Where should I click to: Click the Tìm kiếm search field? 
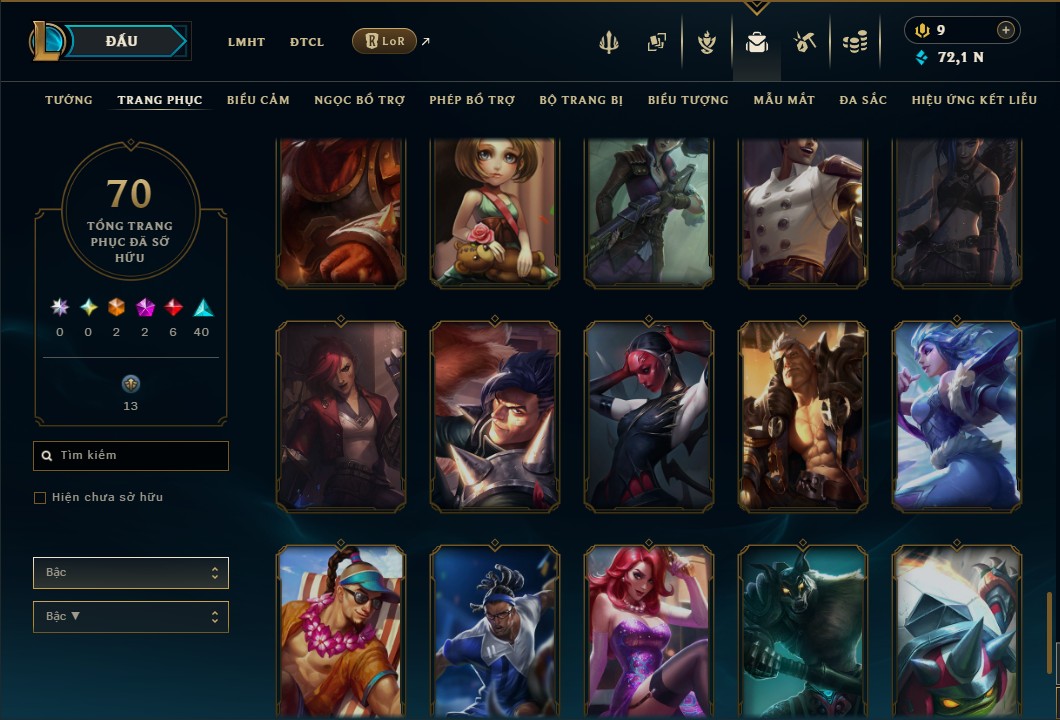pos(131,456)
